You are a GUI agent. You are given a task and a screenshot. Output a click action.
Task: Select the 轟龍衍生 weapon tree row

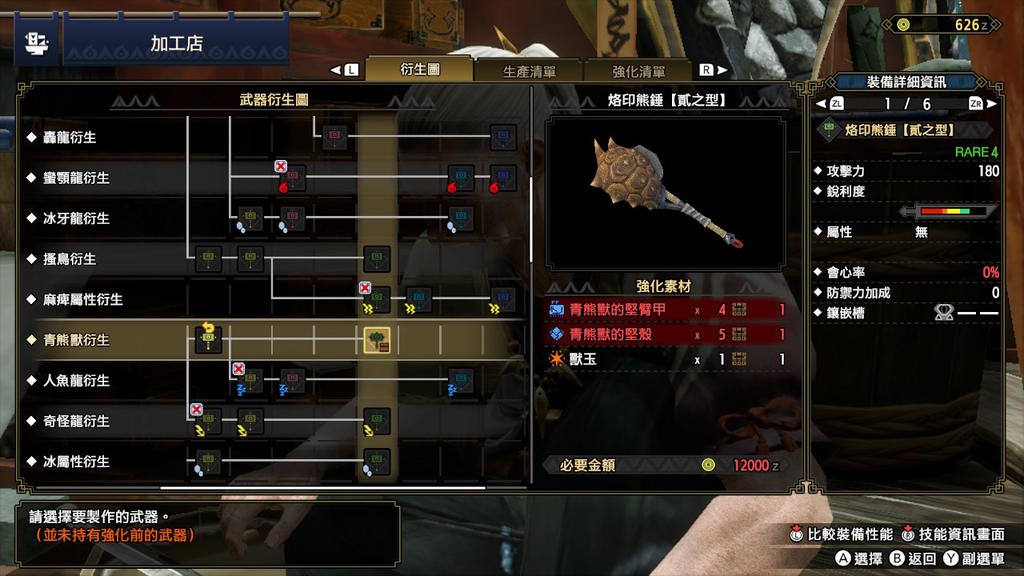[70, 137]
